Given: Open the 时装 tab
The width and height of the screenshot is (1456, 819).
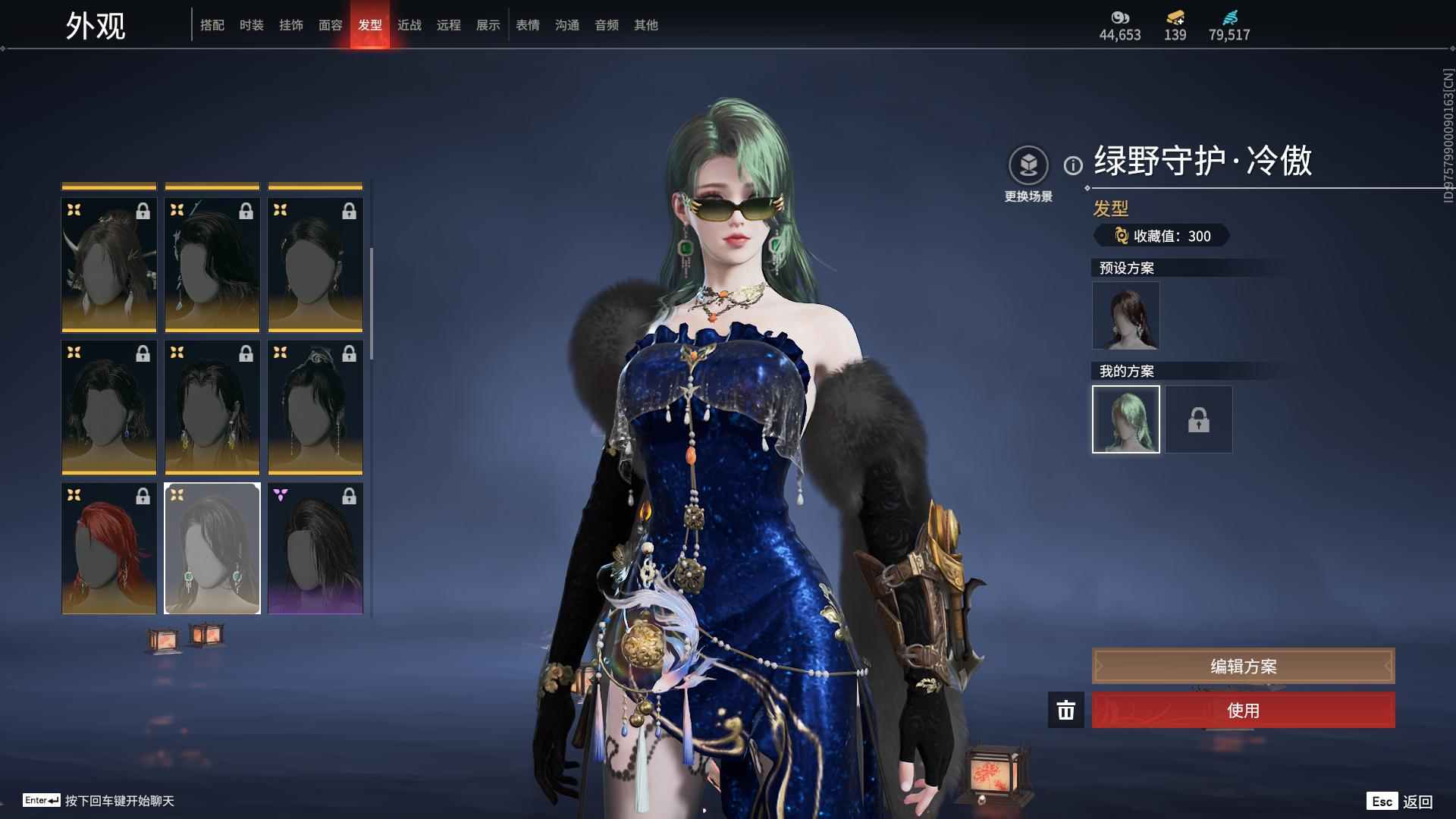Looking at the screenshot, I should tap(252, 25).
